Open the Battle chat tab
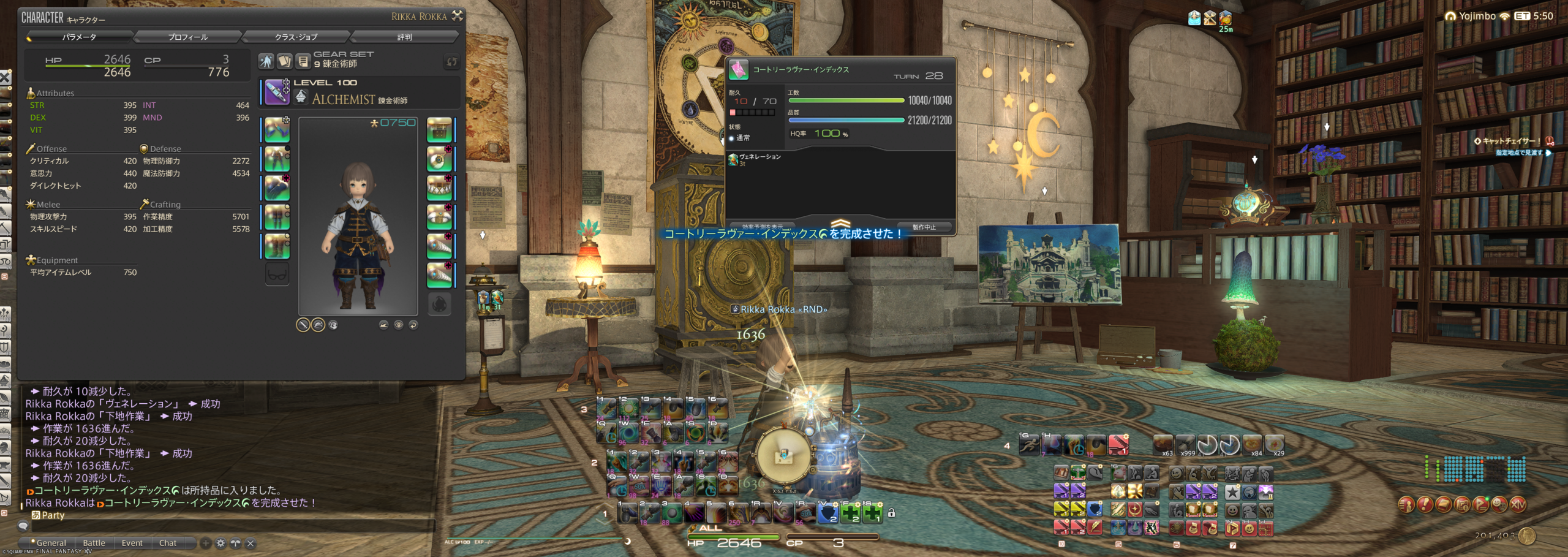 click(x=94, y=543)
